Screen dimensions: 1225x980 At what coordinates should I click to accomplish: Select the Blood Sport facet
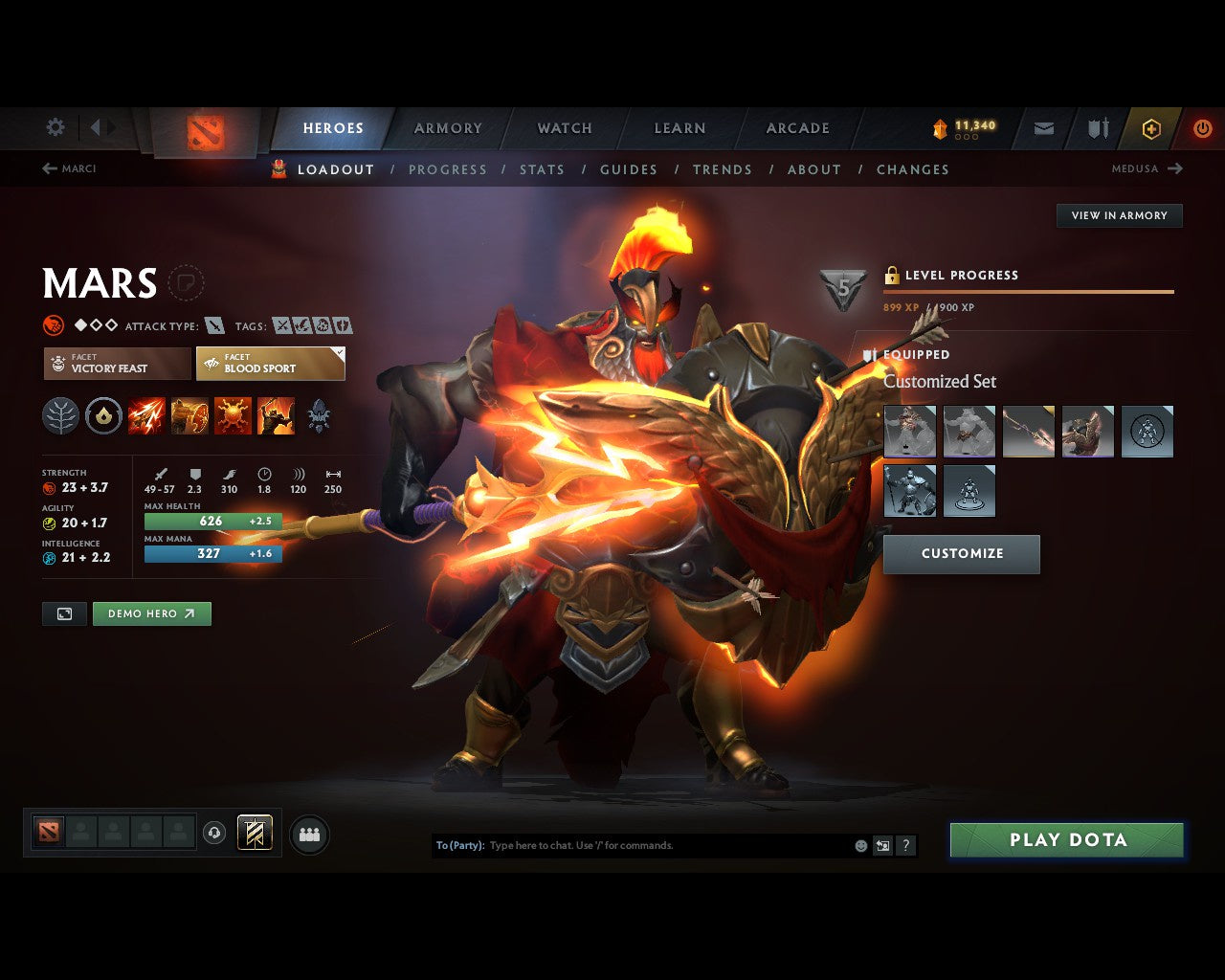271,364
